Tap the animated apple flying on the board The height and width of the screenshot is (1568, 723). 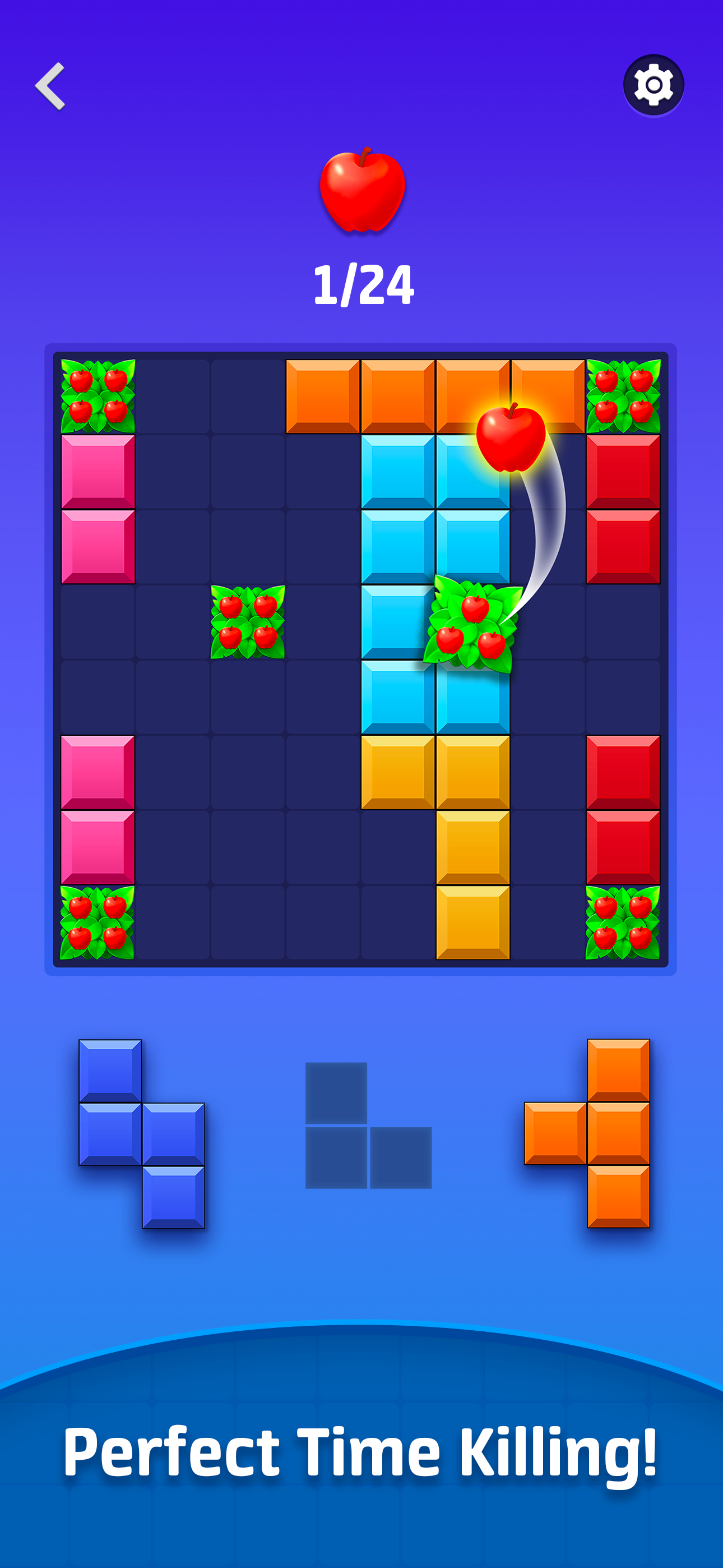pos(511,440)
